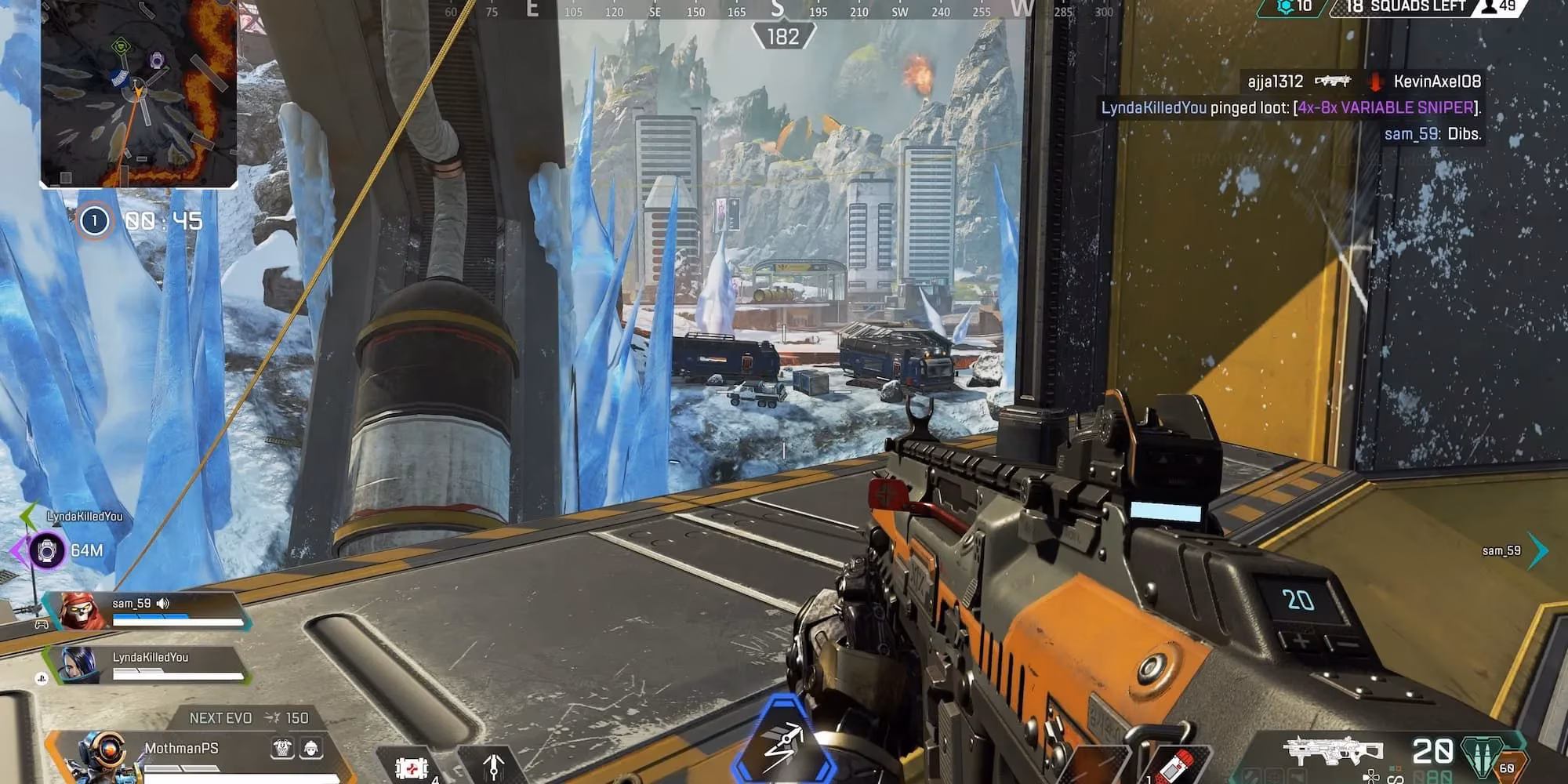Click the red med kit healing item icon
The image size is (1568, 784).
(x=413, y=767)
